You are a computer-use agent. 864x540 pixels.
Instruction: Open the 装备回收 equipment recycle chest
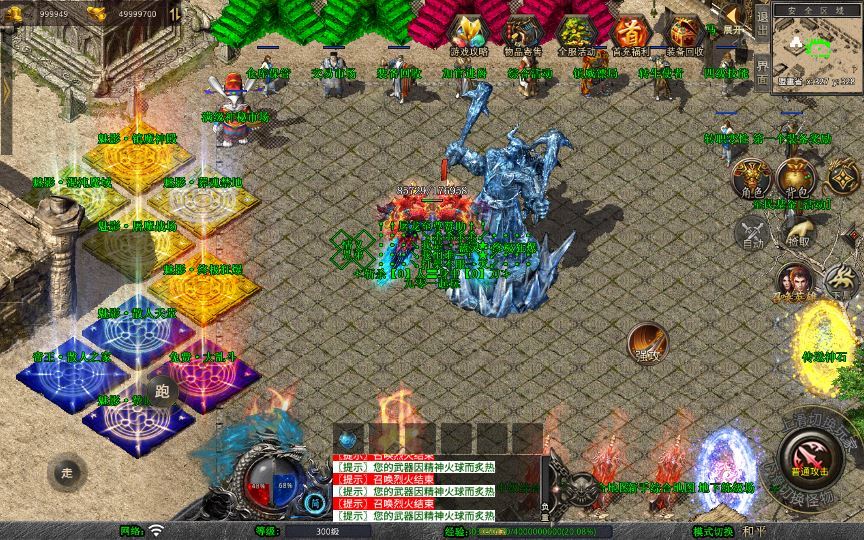click(x=684, y=34)
